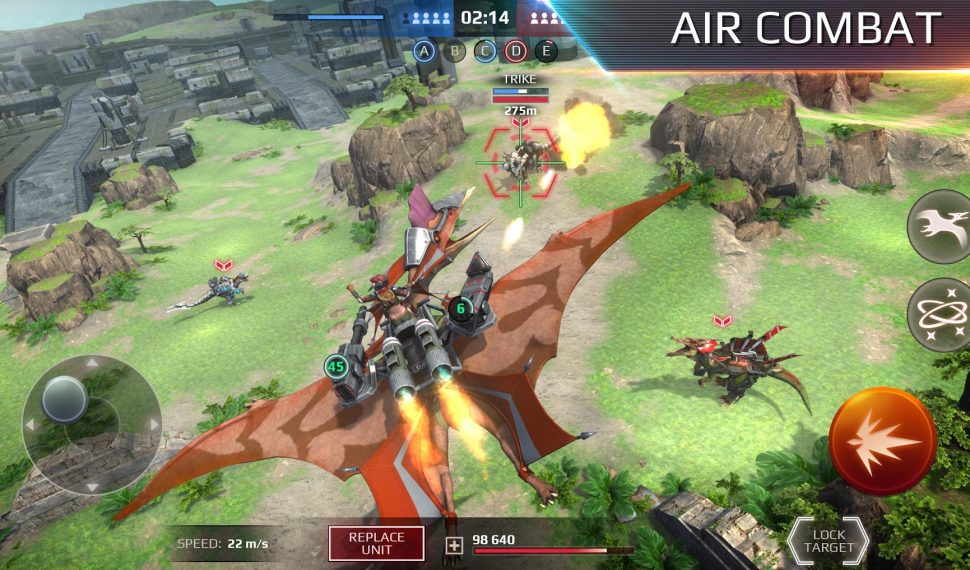
Task: Activate the Lock Target button
Action: (827, 541)
